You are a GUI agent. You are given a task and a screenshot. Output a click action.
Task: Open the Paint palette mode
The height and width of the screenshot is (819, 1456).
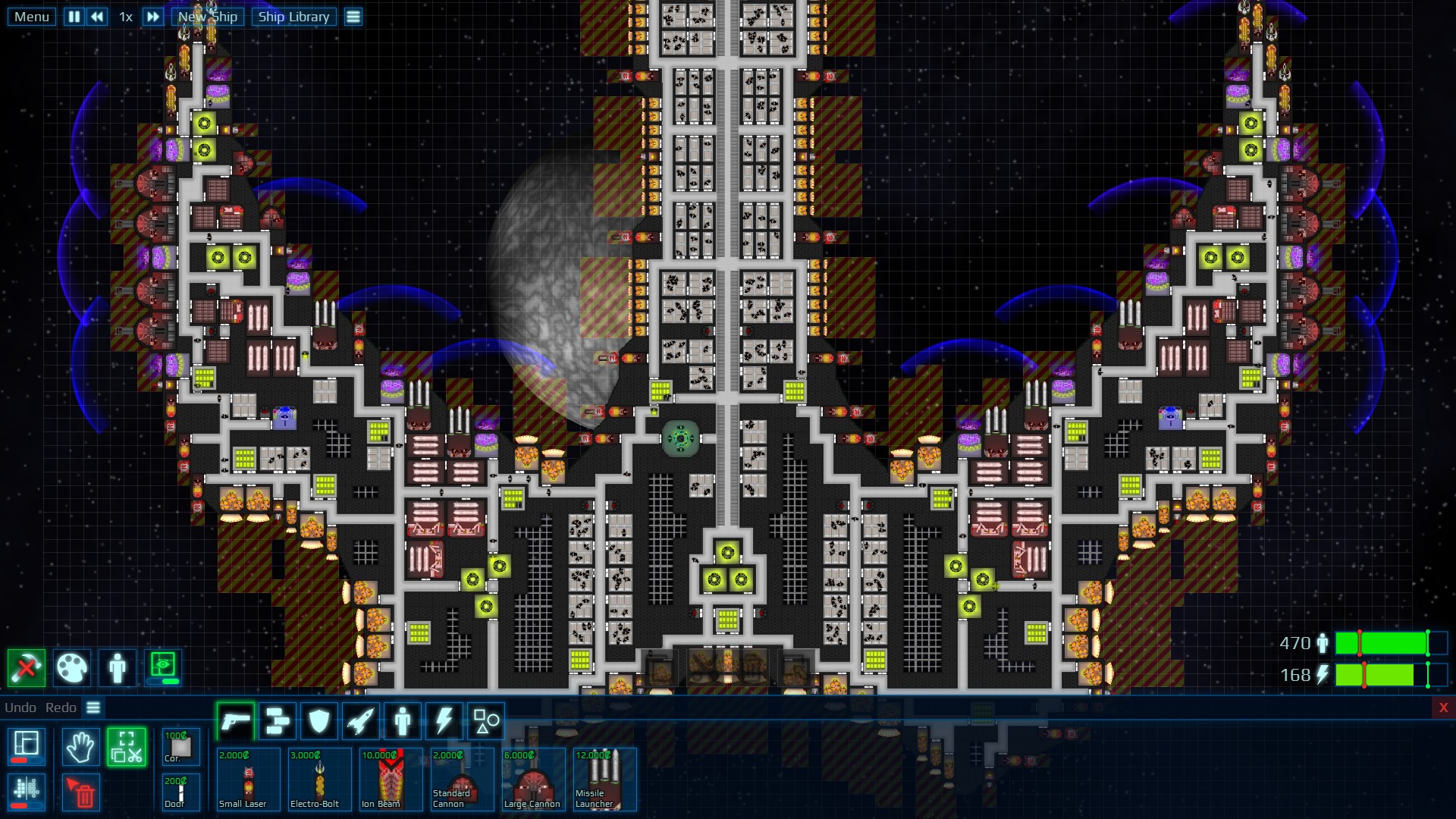(x=72, y=668)
